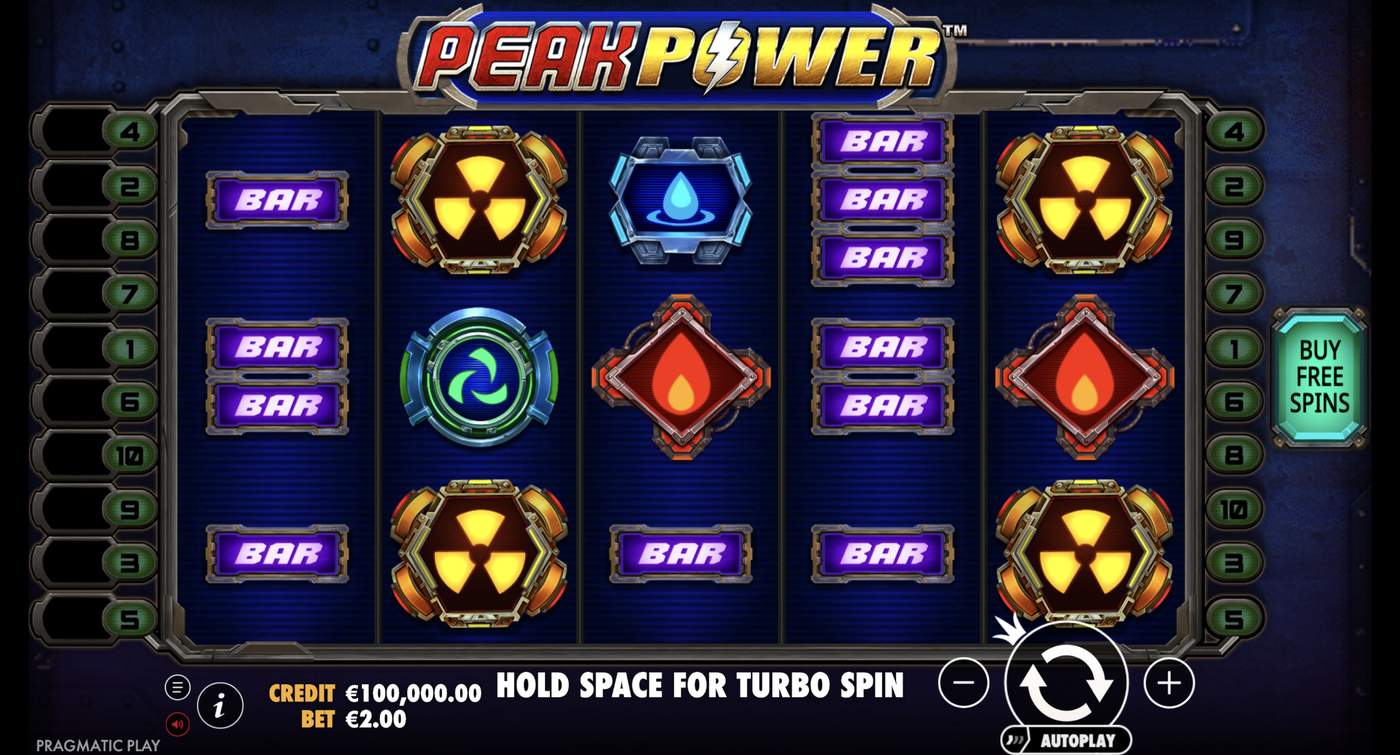Click the top BAR symbol on reel four
Screen dimensions: 1400x755
(880, 142)
